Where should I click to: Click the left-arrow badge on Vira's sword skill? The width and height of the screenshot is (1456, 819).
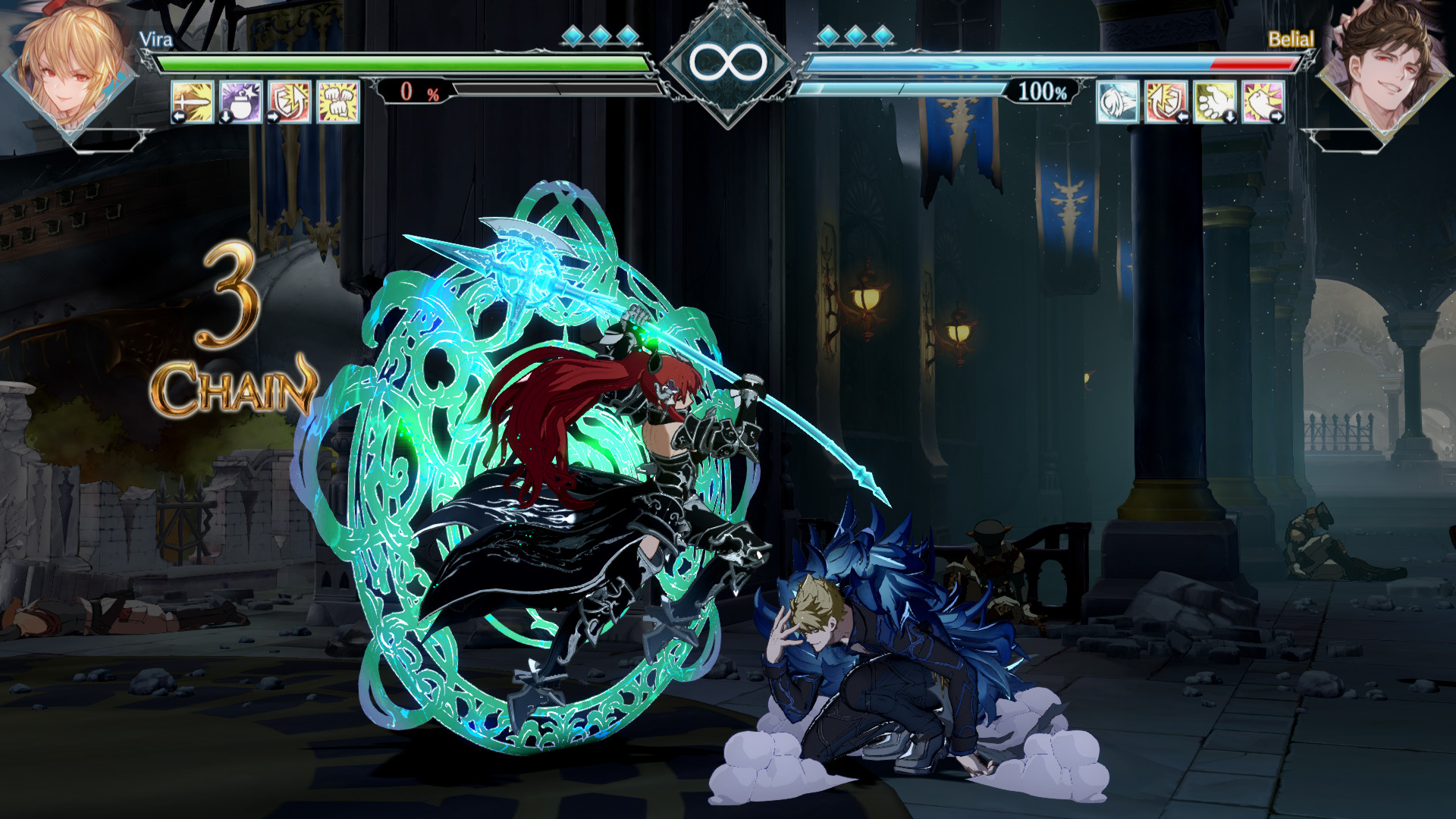pos(179,118)
